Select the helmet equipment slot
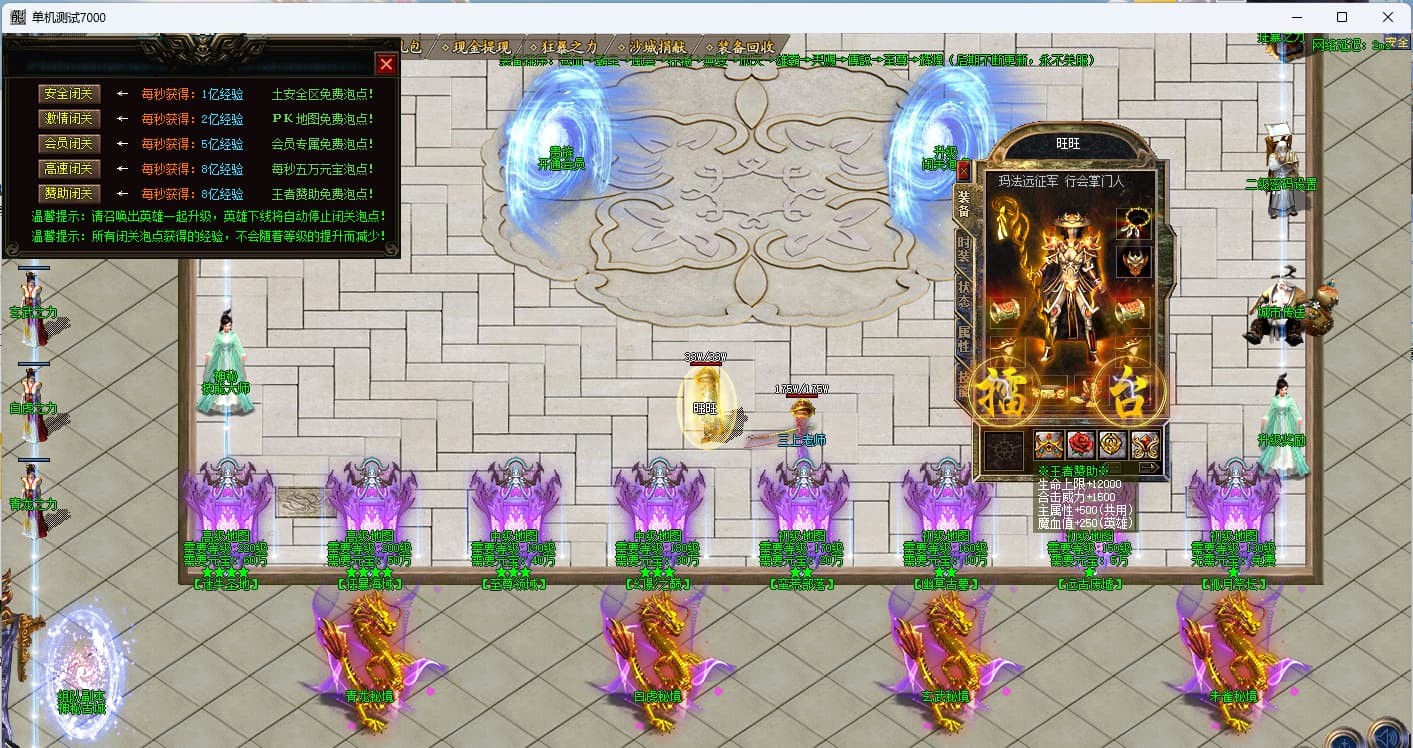 1133,262
